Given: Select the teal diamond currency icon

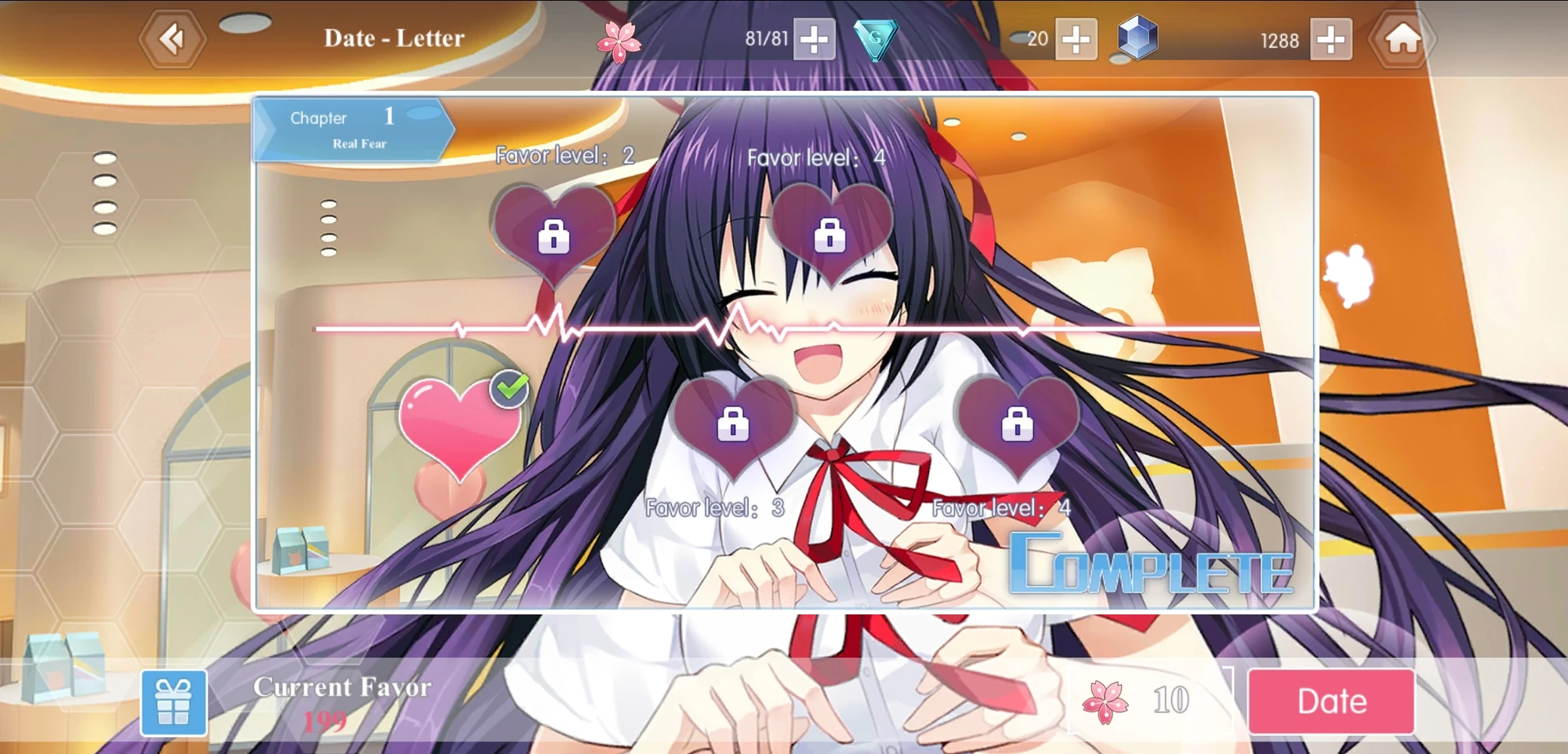Looking at the screenshot, I should [x=875, y=38].
